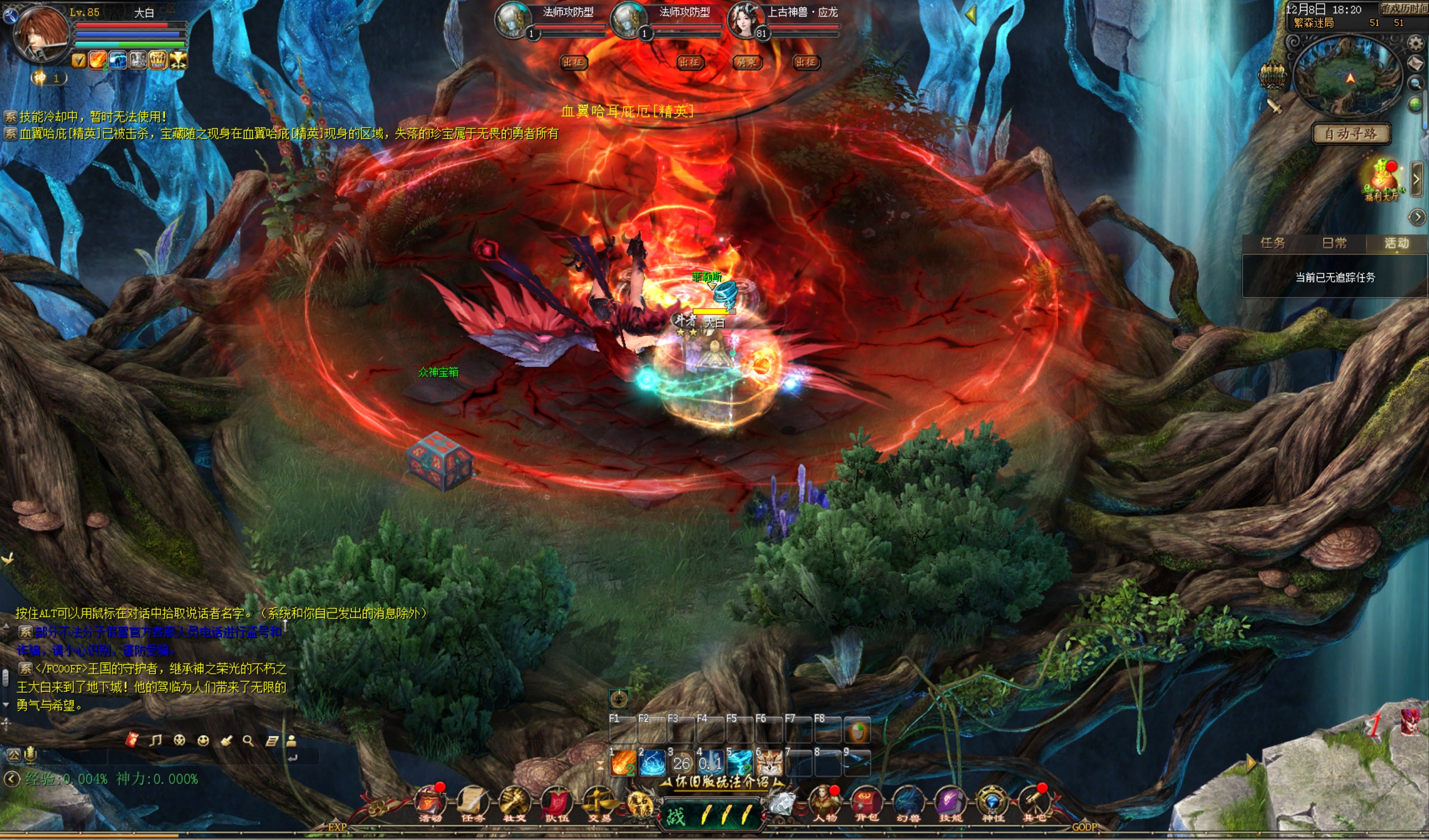Activate the fireball skill in slot 1
Viewport: 1429px width, 840px height.
622,764
